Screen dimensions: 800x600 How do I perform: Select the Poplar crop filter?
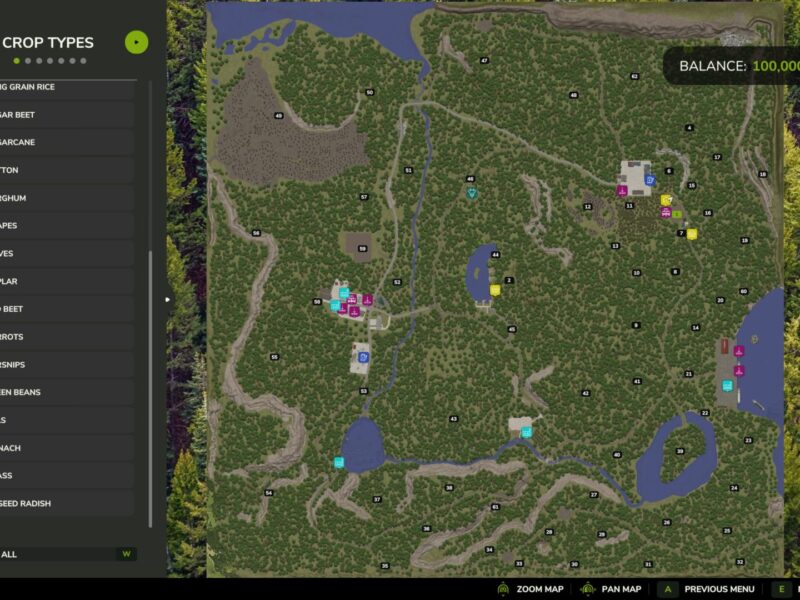coord(60,281)
